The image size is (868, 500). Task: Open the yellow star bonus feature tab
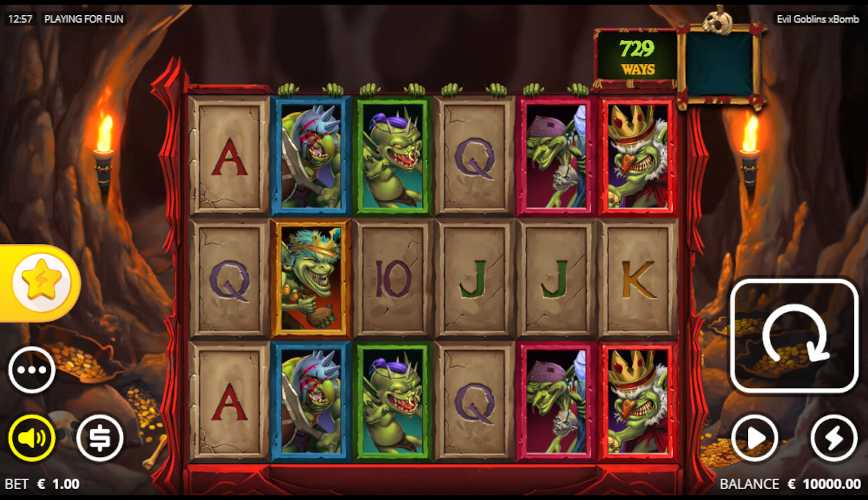pos(41,283)
